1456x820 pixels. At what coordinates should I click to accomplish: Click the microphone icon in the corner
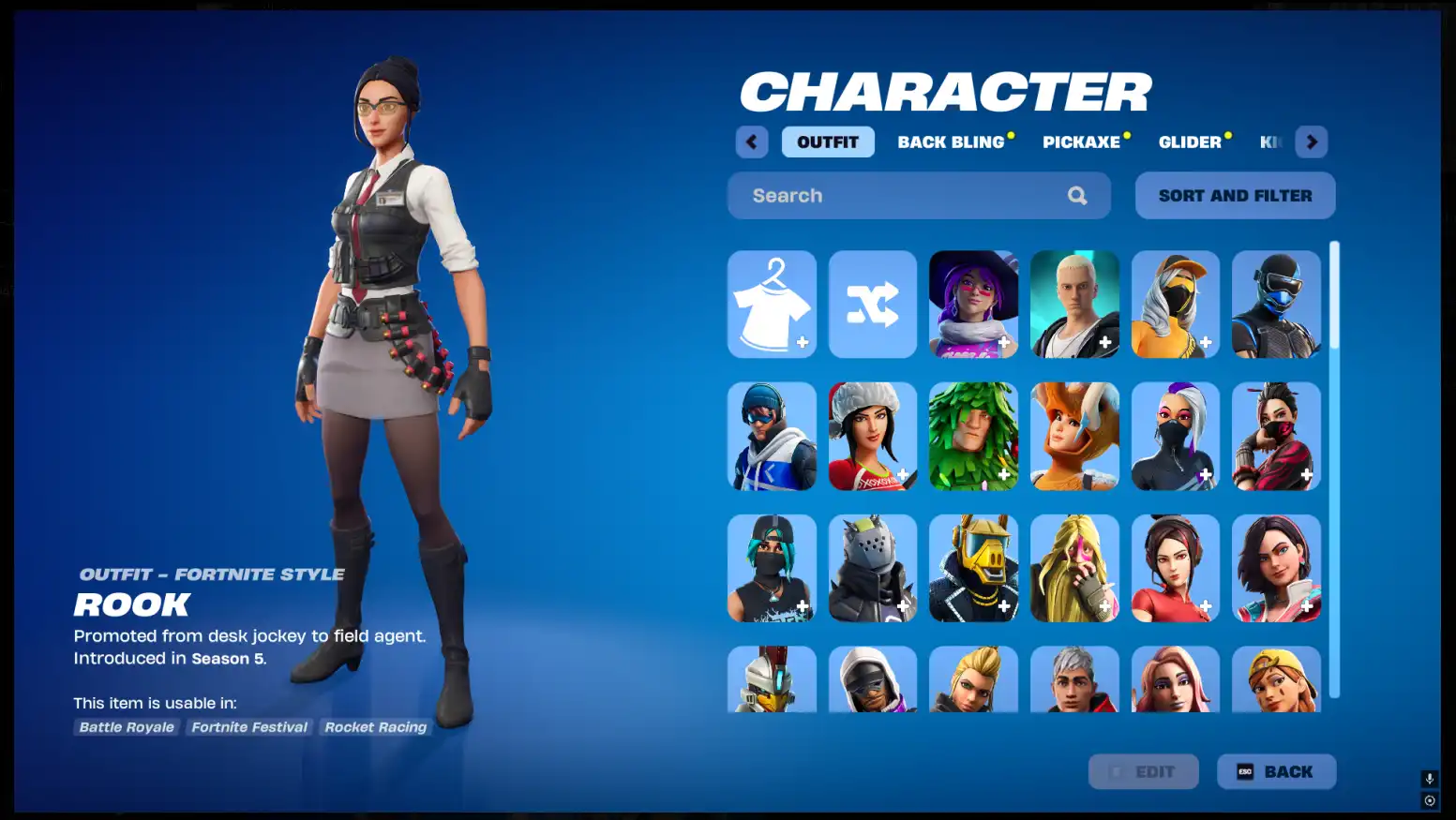(x=1429, y=779)
